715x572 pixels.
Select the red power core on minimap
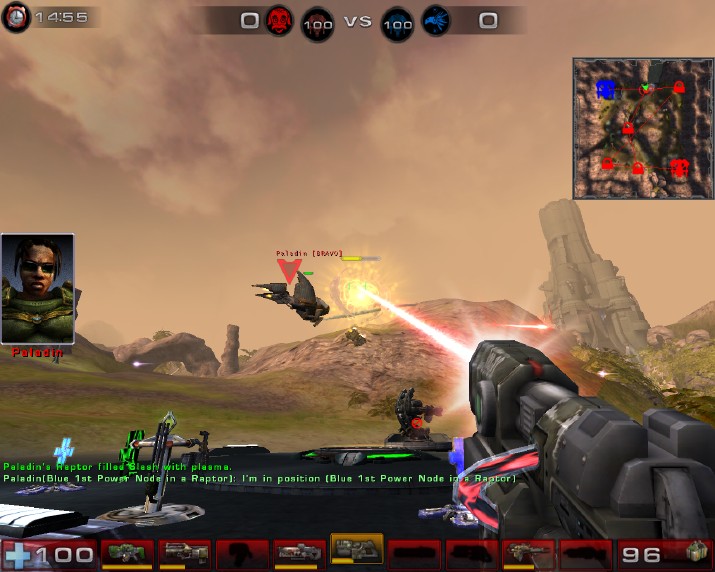(x=680, y=166)
